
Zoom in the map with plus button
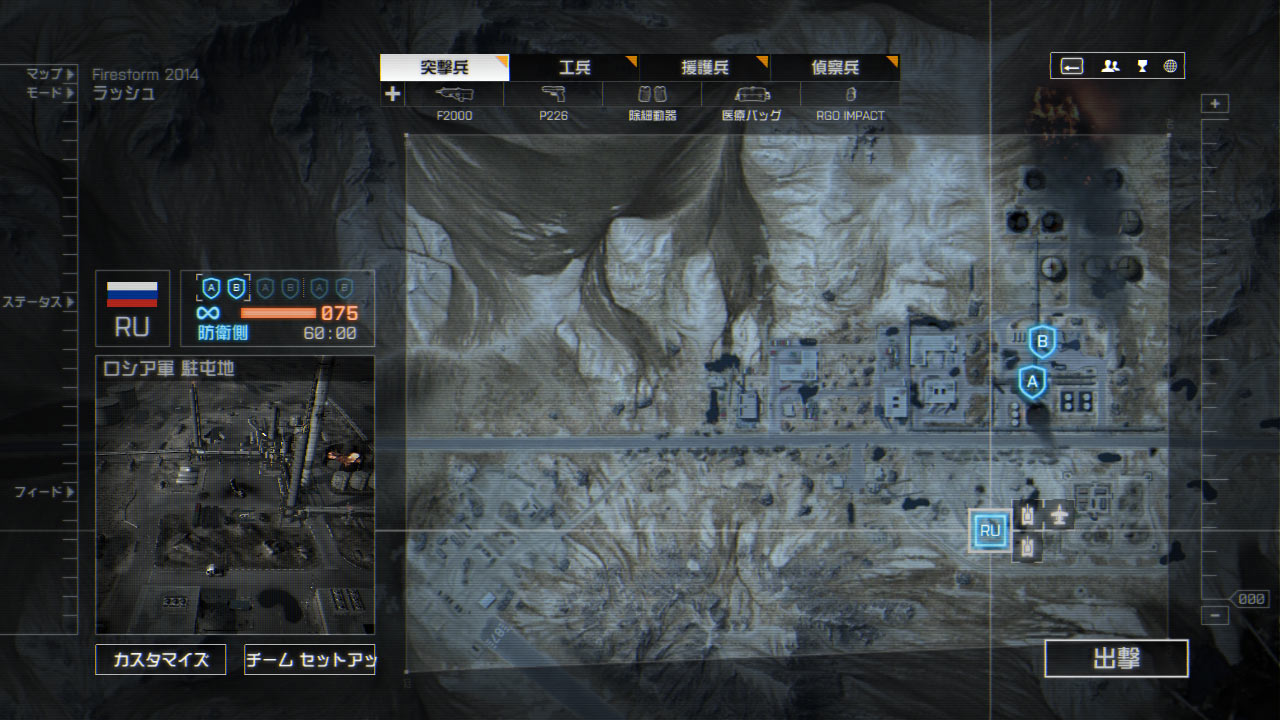coord(1215,104)
